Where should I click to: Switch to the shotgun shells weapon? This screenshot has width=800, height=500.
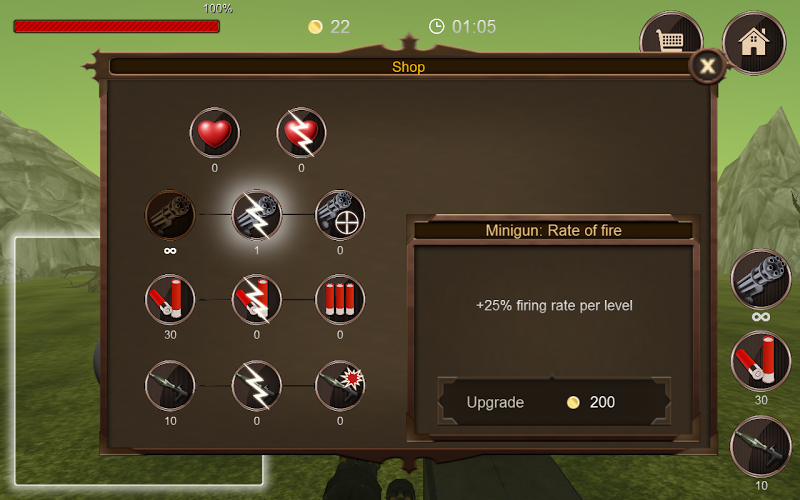tap(761, 361)
